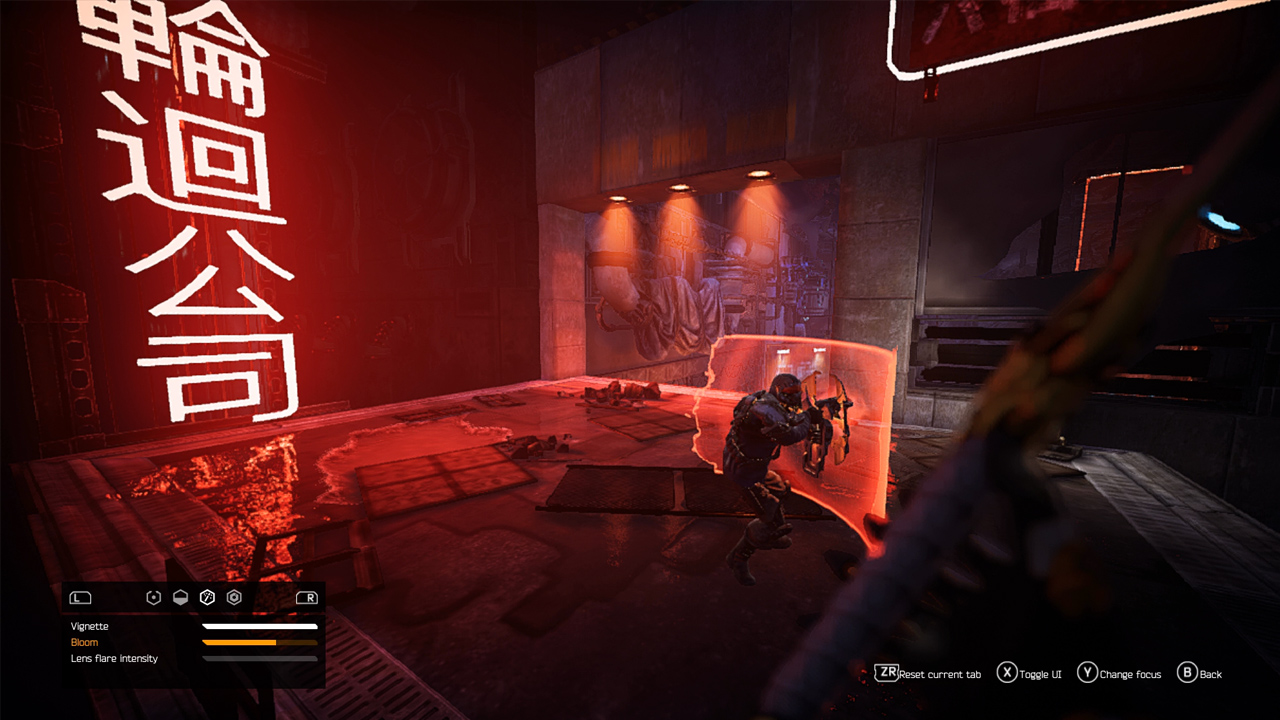Click the R bumper tab-switch icon

(x=307, y=597)
